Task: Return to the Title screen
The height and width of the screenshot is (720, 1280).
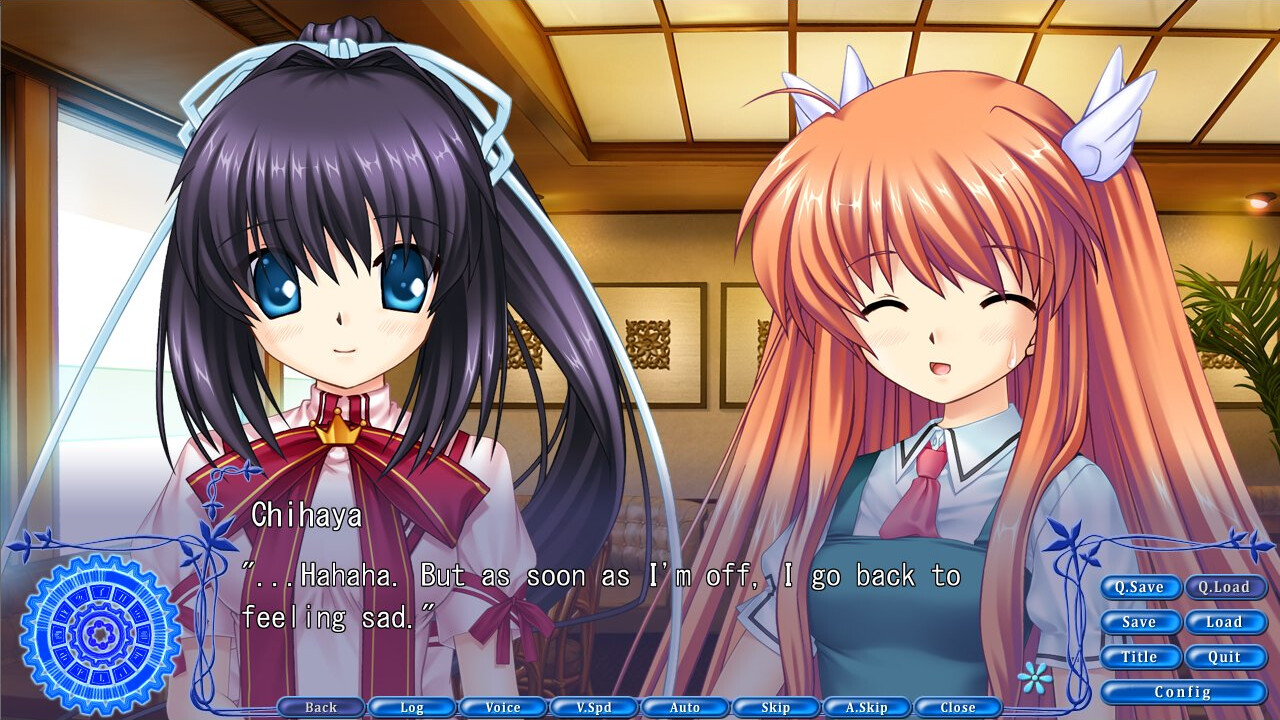Action: [1140, 657]
